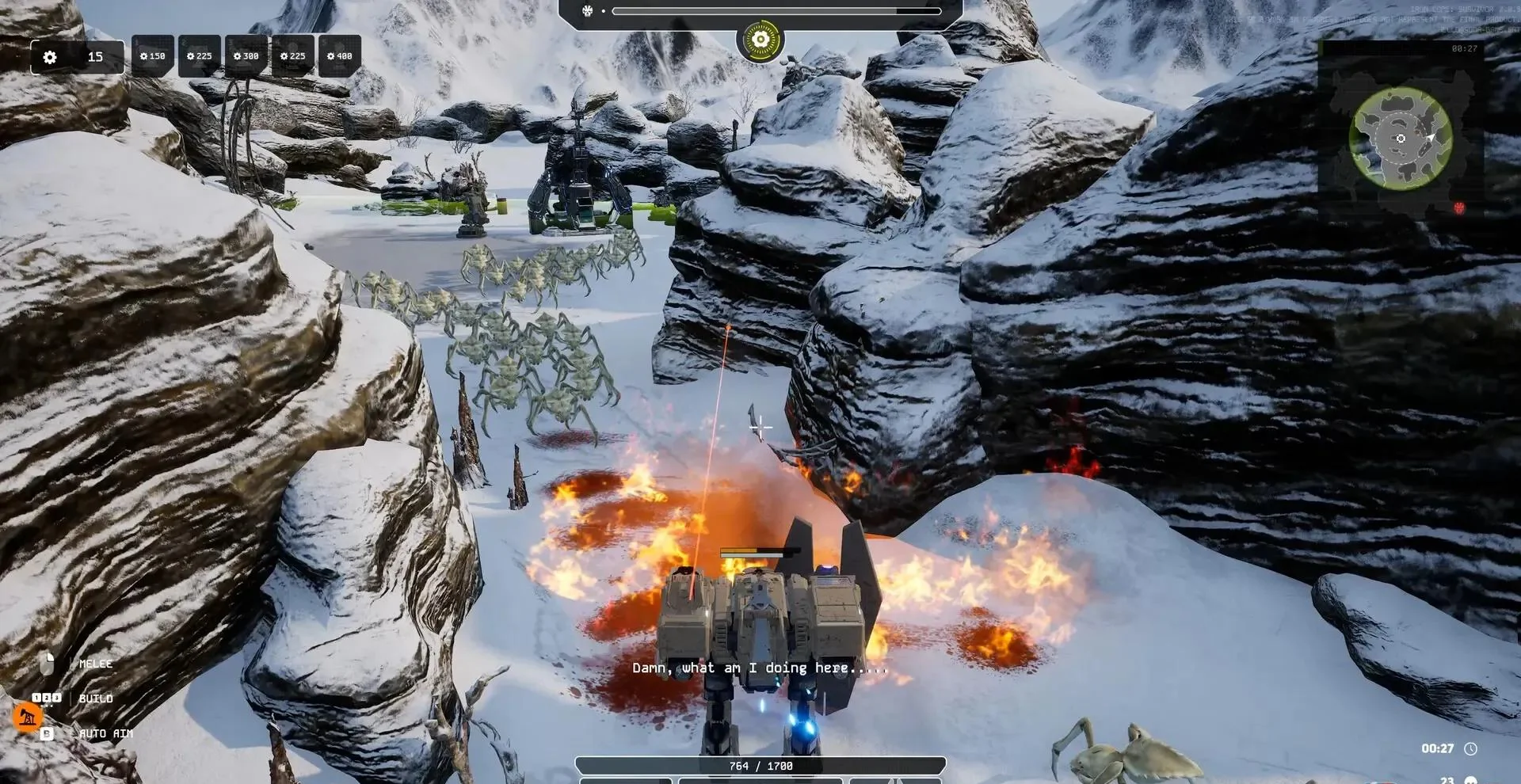The image size is (1521, 784).
Task: Open the circular minimap
Action: [x=1401, y=139]
